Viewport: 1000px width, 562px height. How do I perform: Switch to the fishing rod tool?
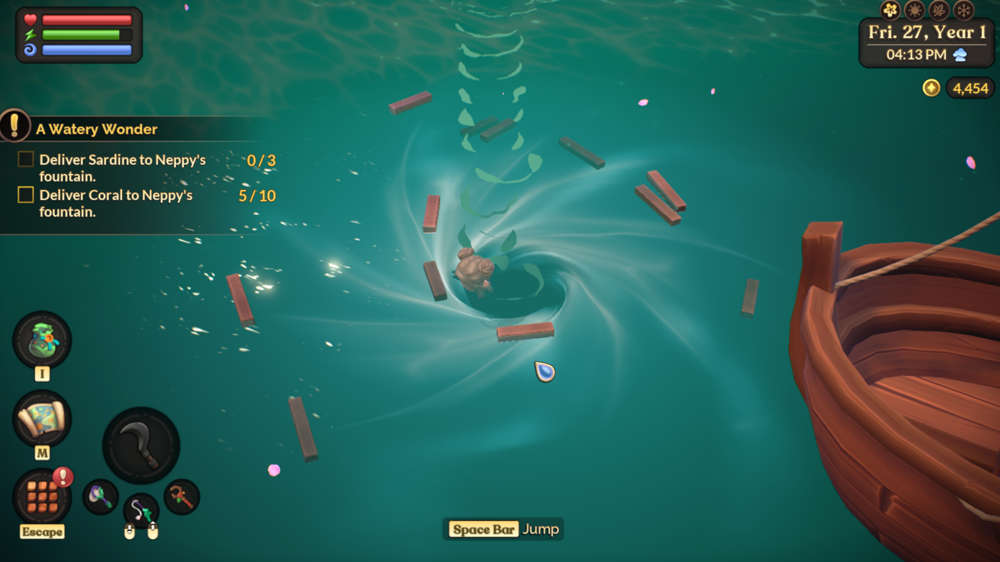141,511
